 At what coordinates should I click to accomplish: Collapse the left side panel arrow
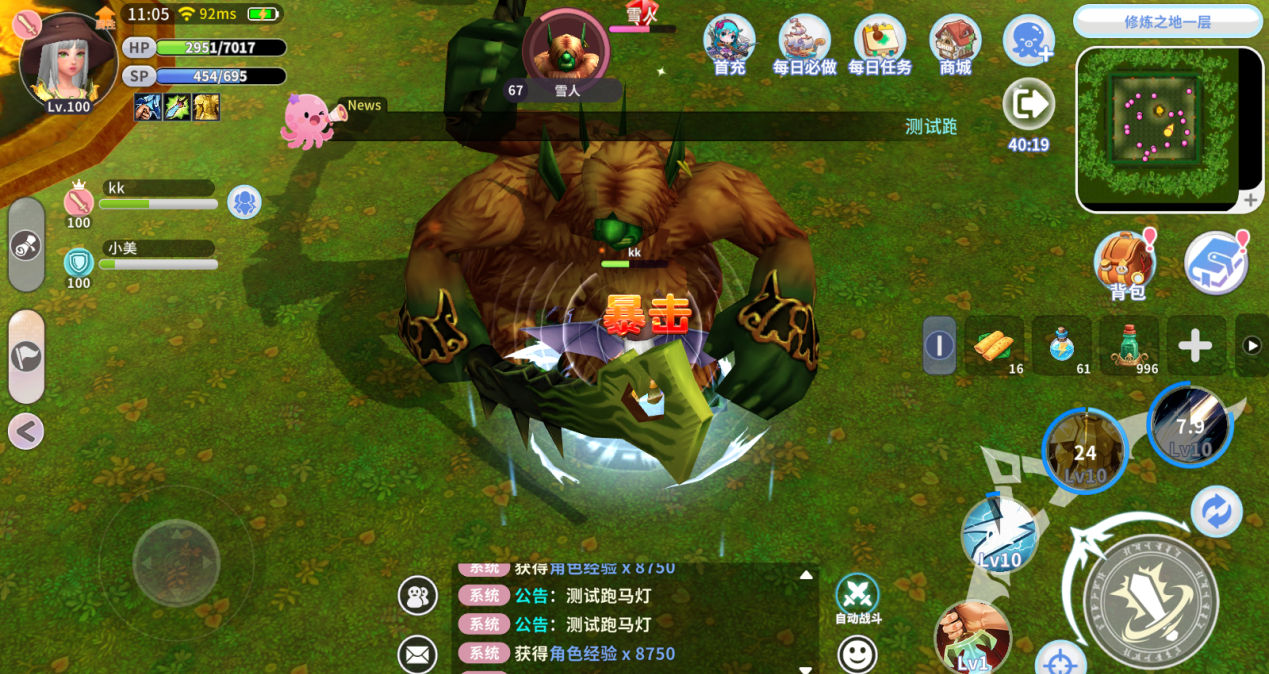coord(26,431)
